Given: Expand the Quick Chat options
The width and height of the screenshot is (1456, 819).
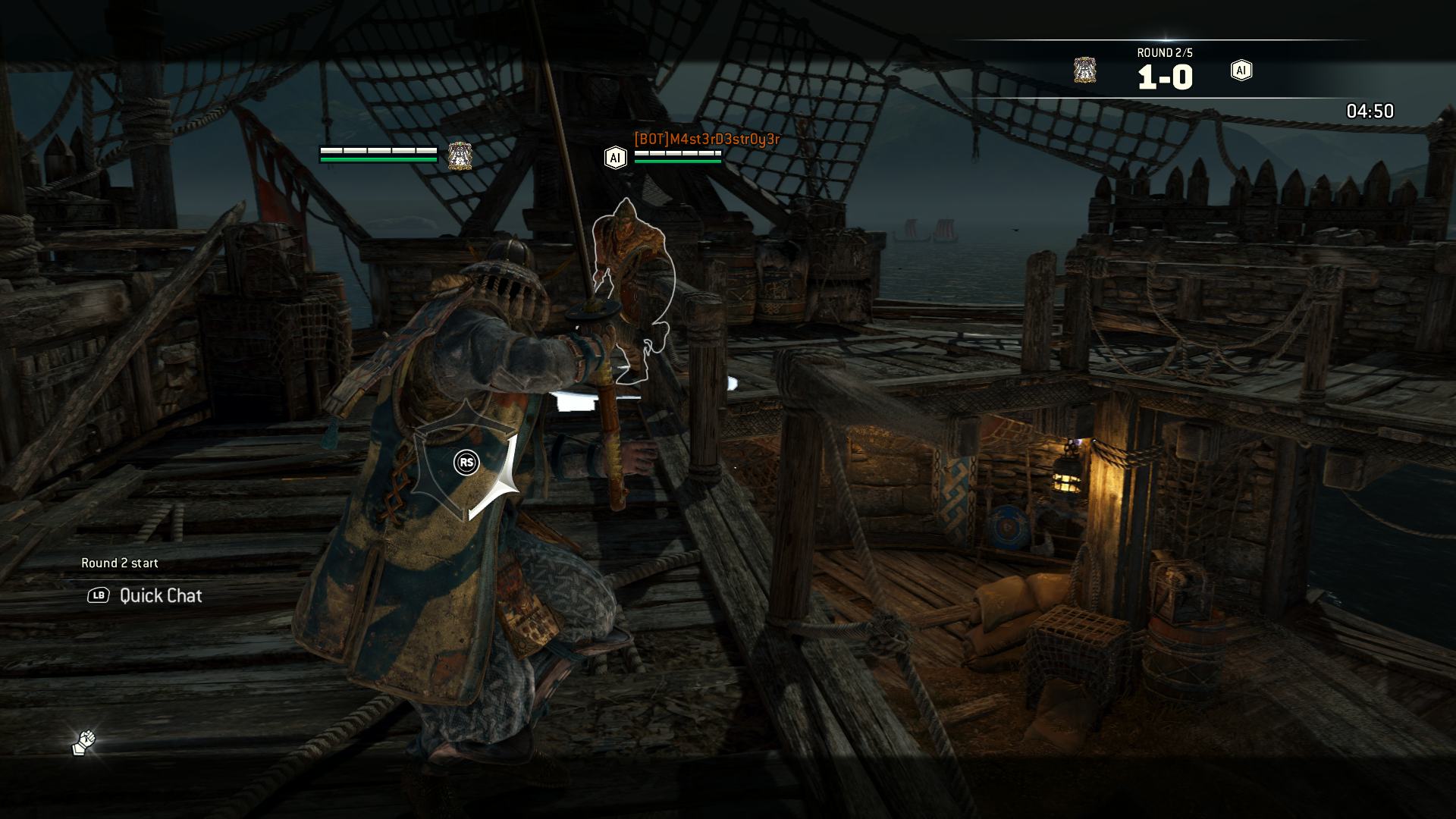Looking at the screenshot, I should pyautogui.click(x=159, y=596).
